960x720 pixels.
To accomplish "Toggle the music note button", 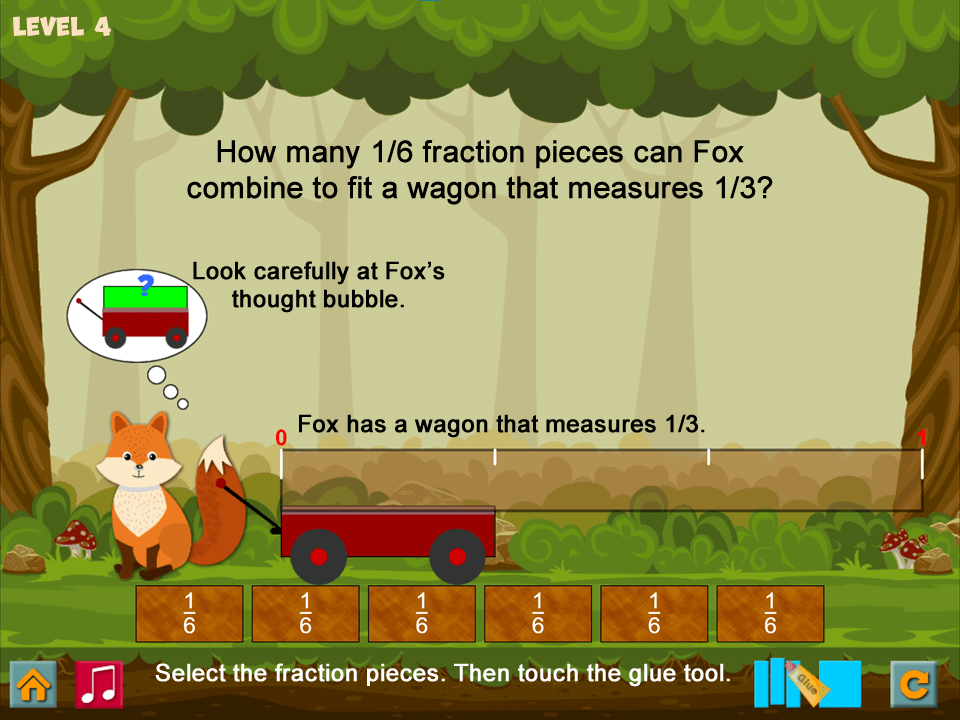I will point(99,684).
